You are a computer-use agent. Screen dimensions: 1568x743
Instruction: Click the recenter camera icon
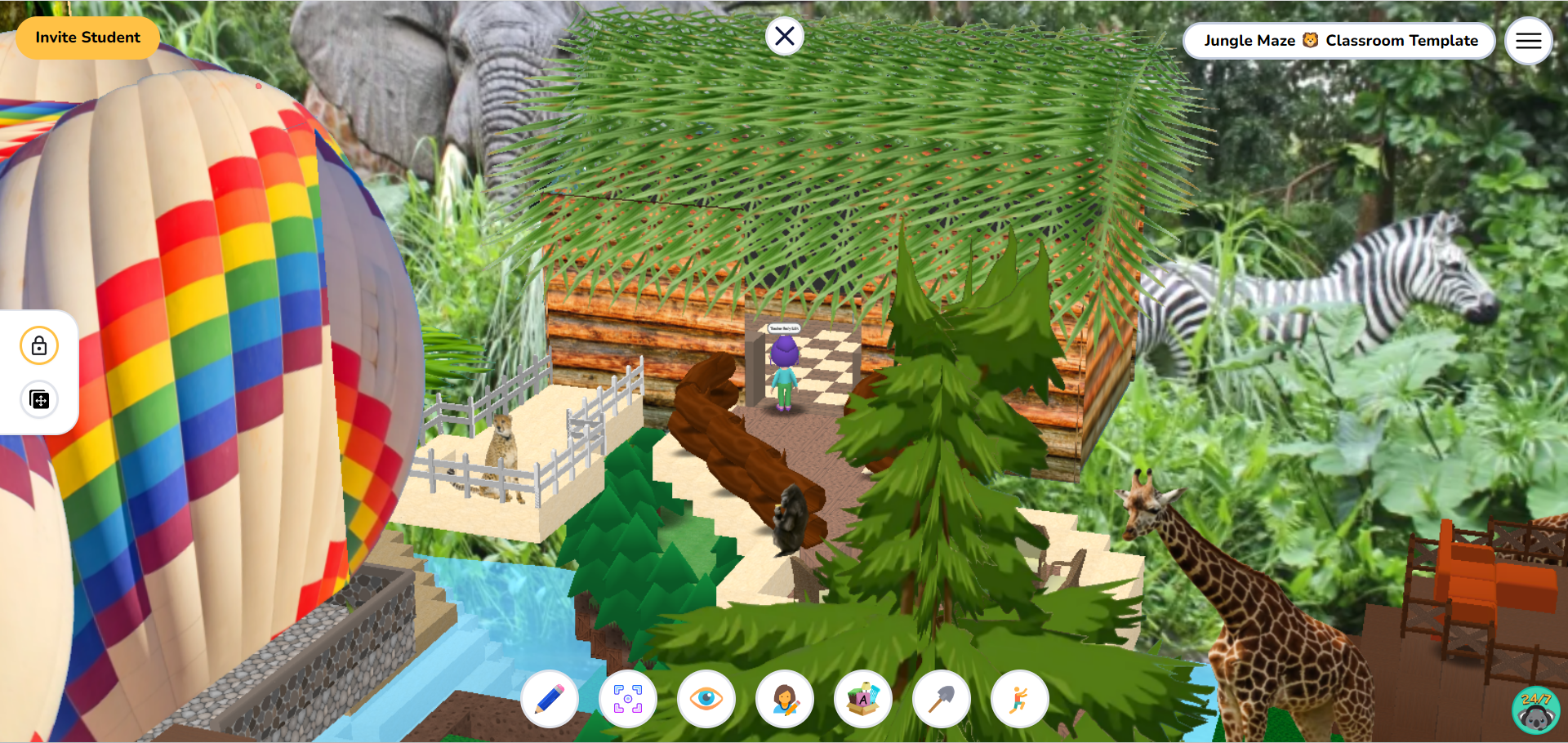pyautogui.click(x=628, y=699)
